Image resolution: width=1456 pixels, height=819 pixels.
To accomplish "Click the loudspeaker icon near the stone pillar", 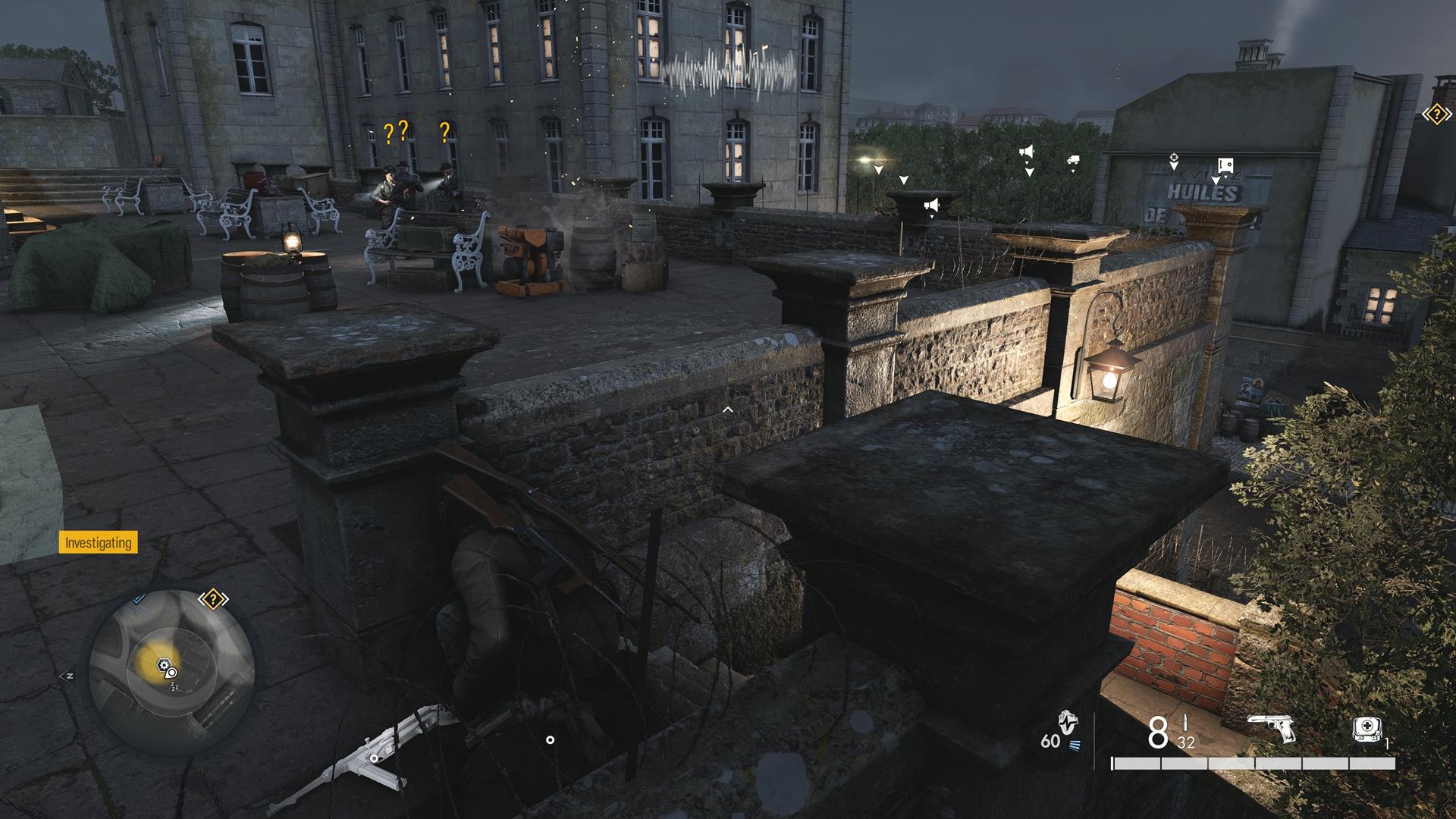I will [x=934, y=202].
